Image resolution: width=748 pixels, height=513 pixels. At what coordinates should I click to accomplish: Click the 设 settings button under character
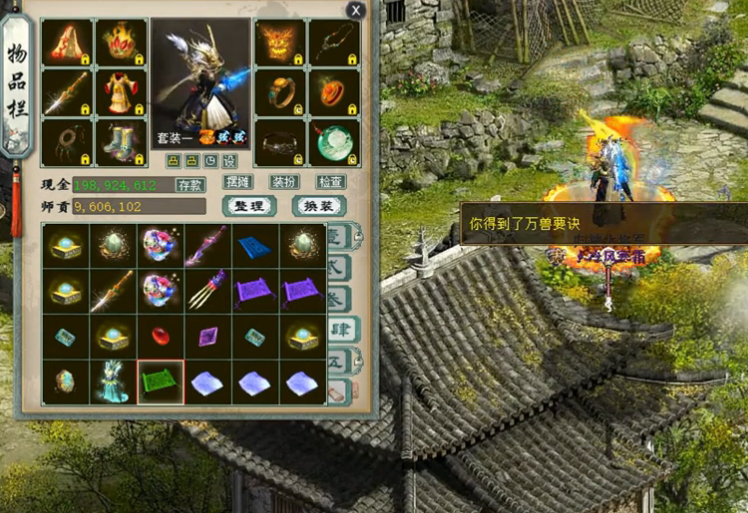pyautogui.click(x=229, y=161)
